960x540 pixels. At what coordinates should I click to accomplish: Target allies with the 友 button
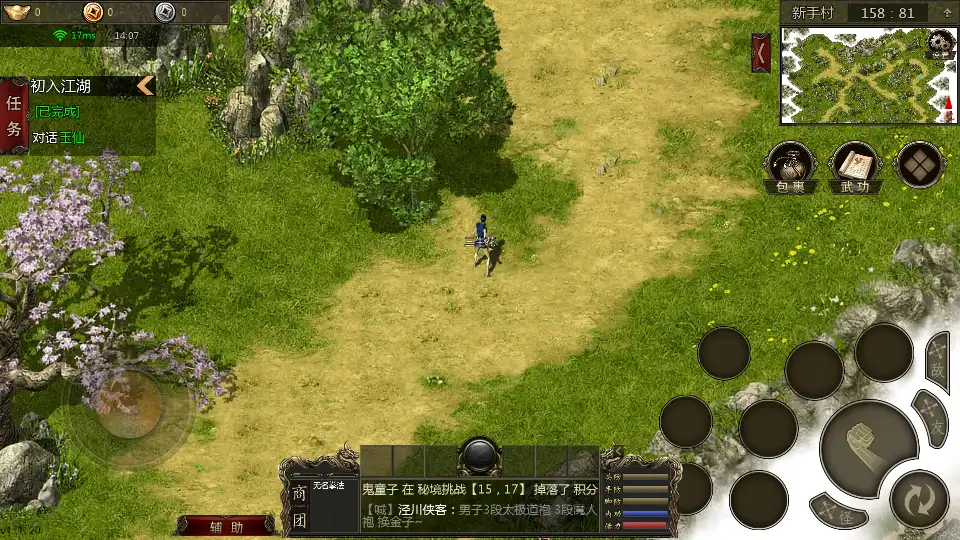click(x=932, y=416)
